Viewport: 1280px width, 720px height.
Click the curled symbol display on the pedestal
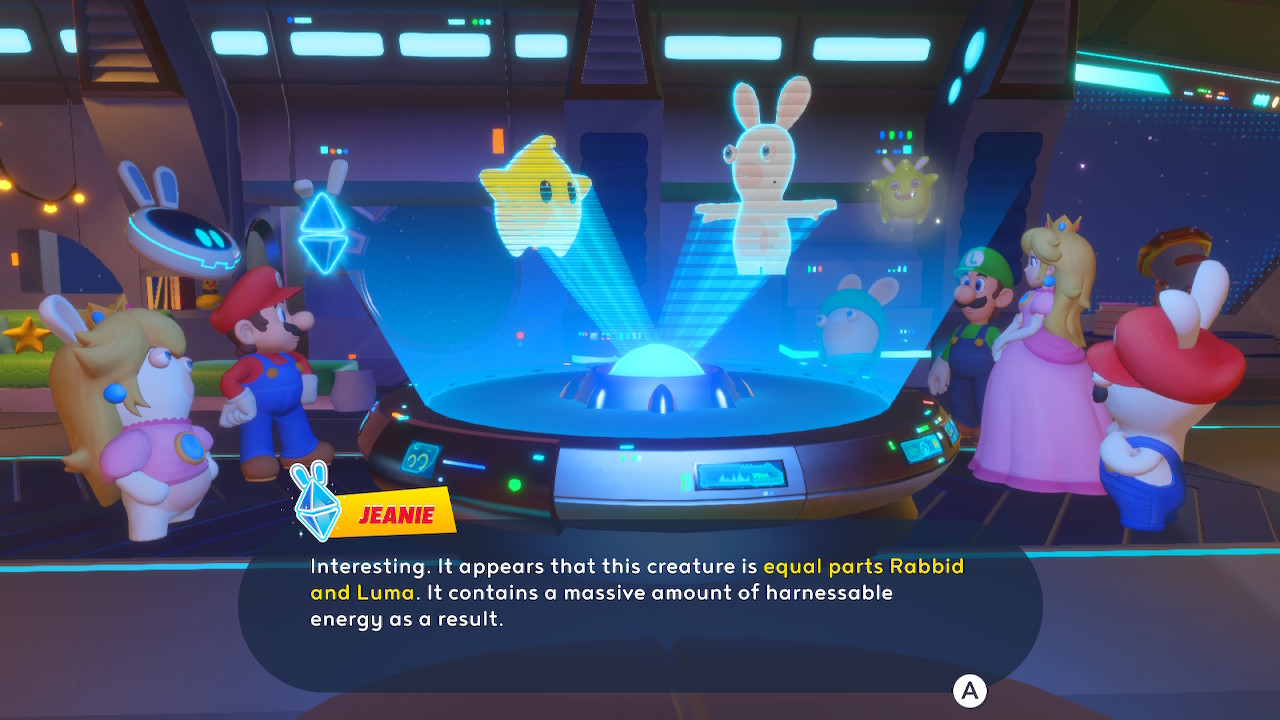coord(420,459)
